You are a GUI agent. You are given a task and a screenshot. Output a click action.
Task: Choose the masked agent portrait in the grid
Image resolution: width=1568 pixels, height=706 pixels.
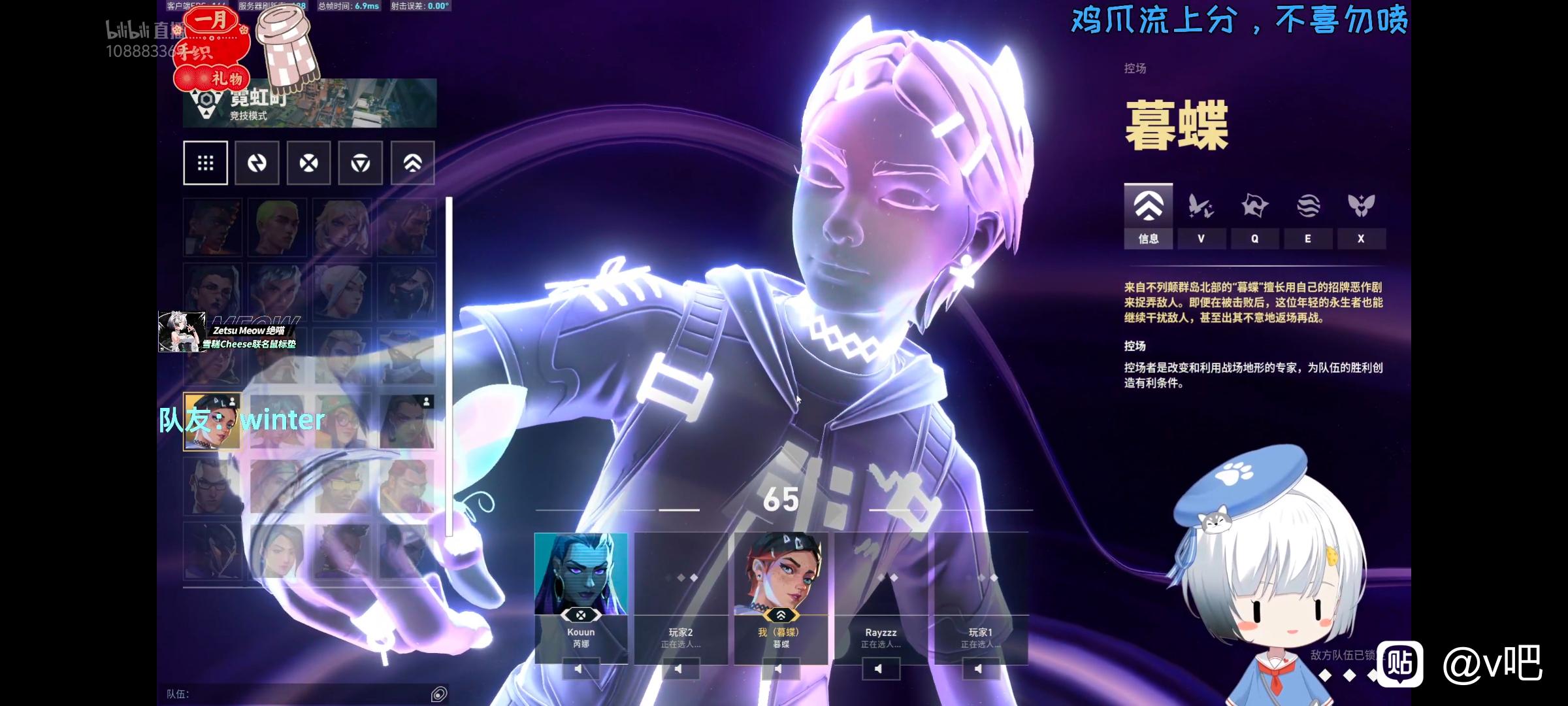pyautogui.click(x=406, y=291)
